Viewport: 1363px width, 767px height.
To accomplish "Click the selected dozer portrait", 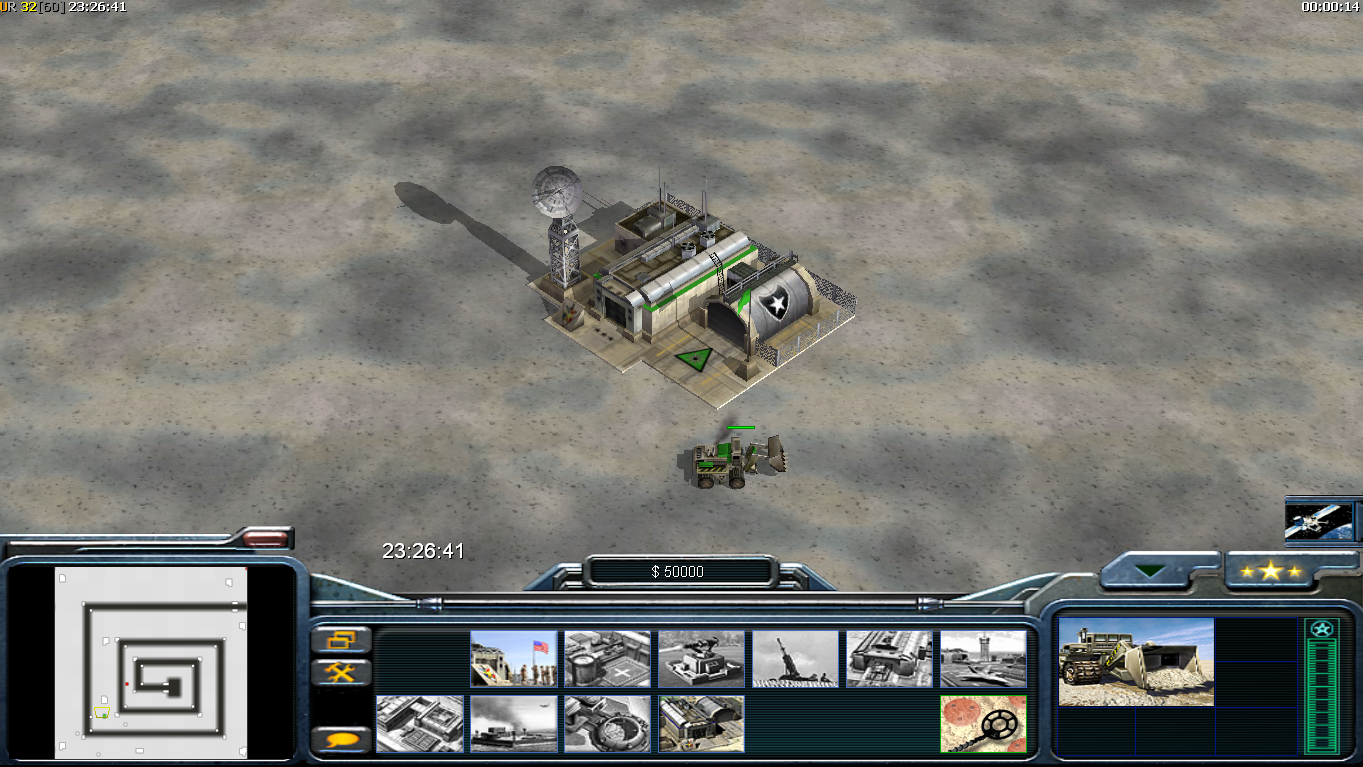I will [1136, 662].
